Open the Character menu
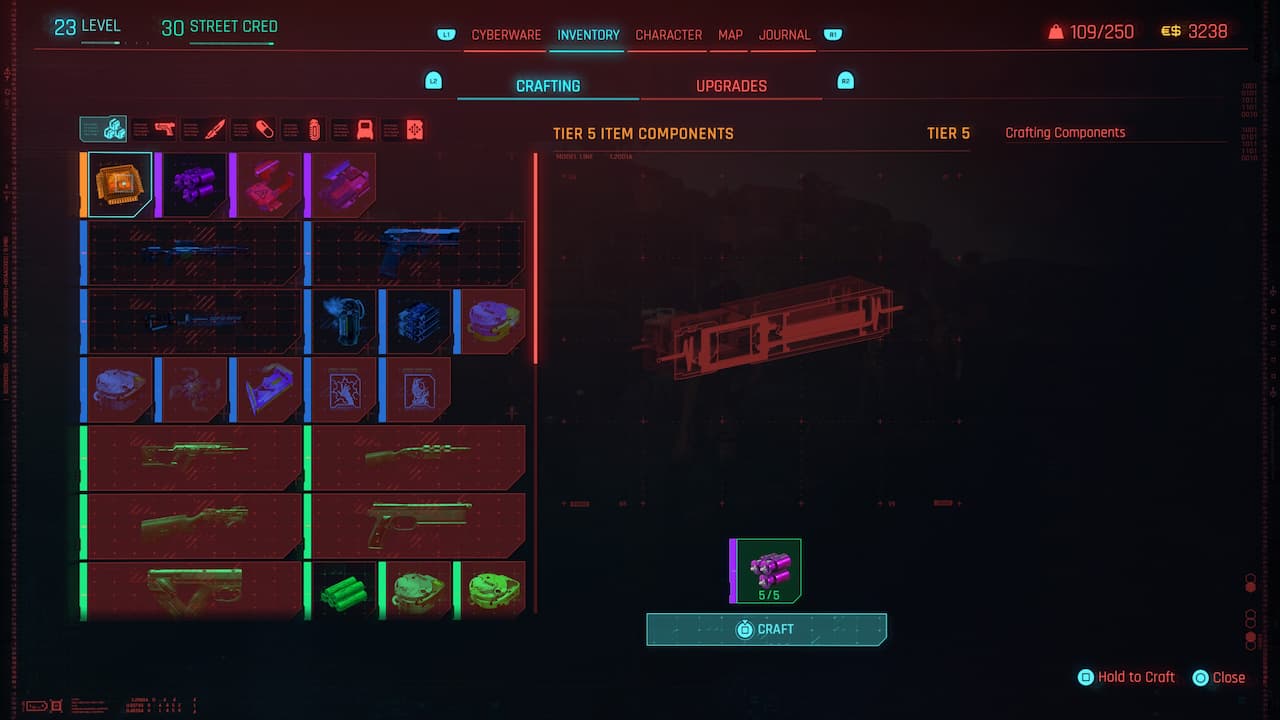1280x720 pixels. pos(669,35)
